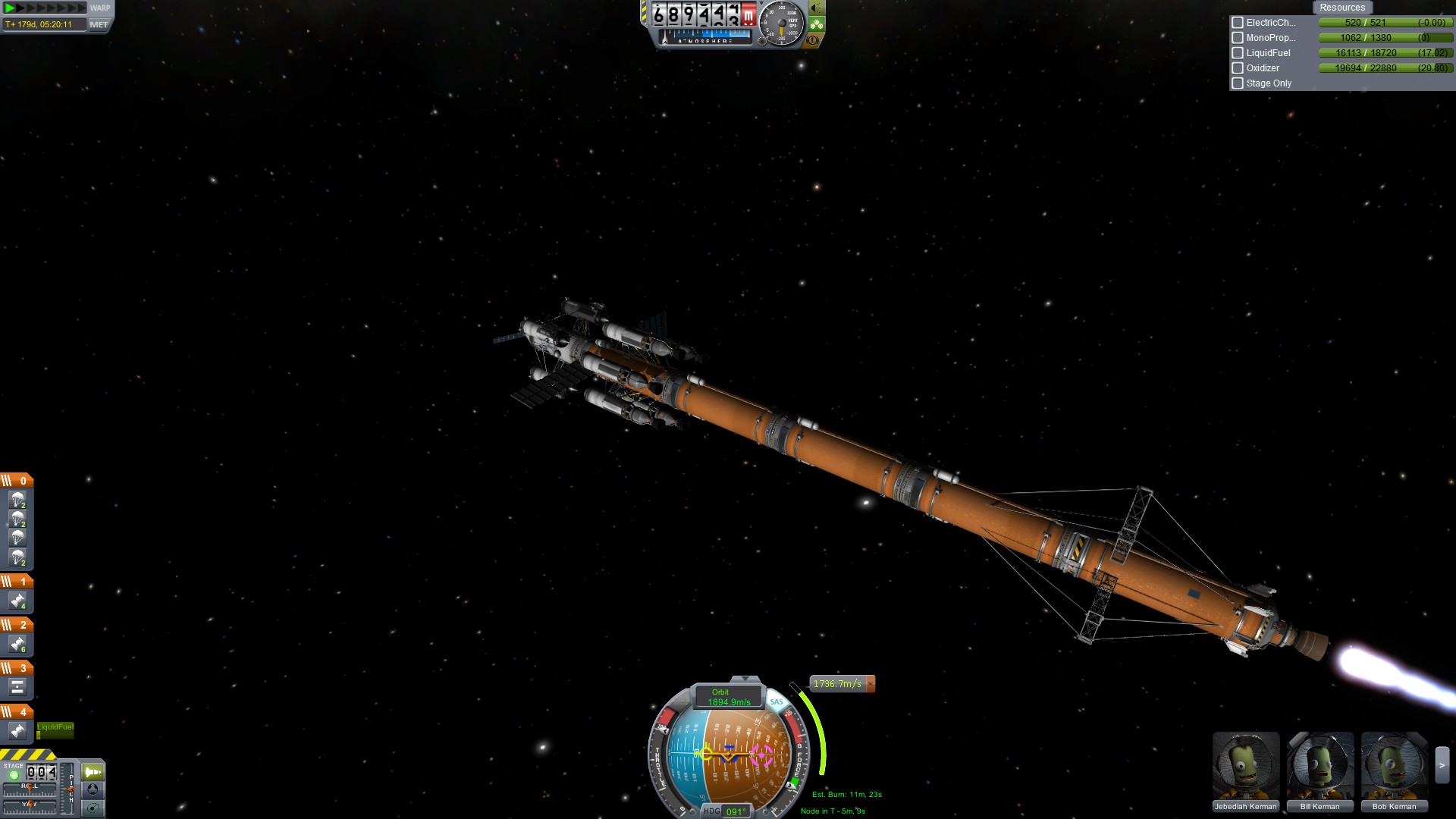Screen dimensions: 1456x819
Task: Select Bob Kerman's crew portrait
Action: [1394, 766]
